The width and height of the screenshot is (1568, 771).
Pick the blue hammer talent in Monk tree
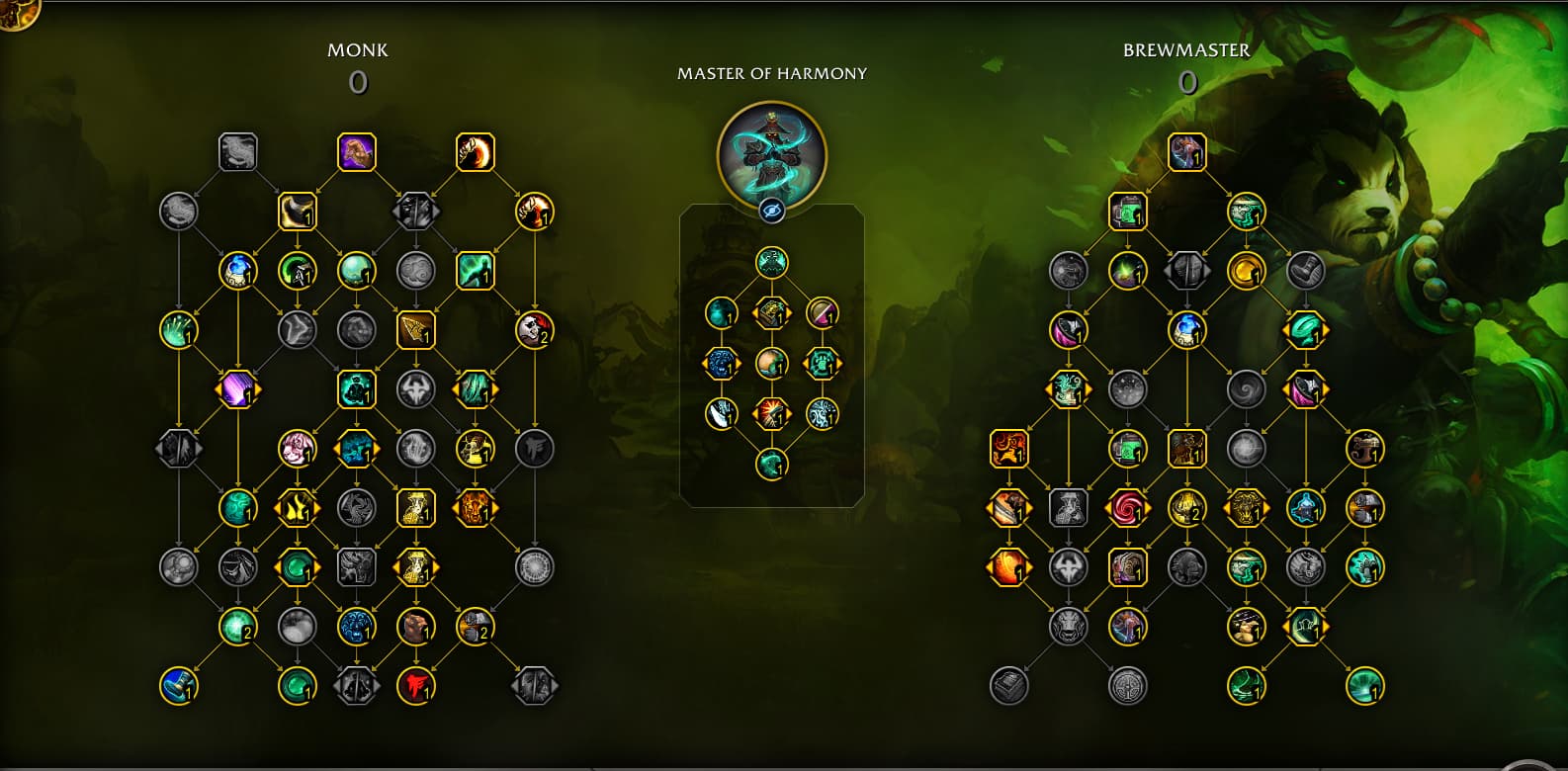179,685
